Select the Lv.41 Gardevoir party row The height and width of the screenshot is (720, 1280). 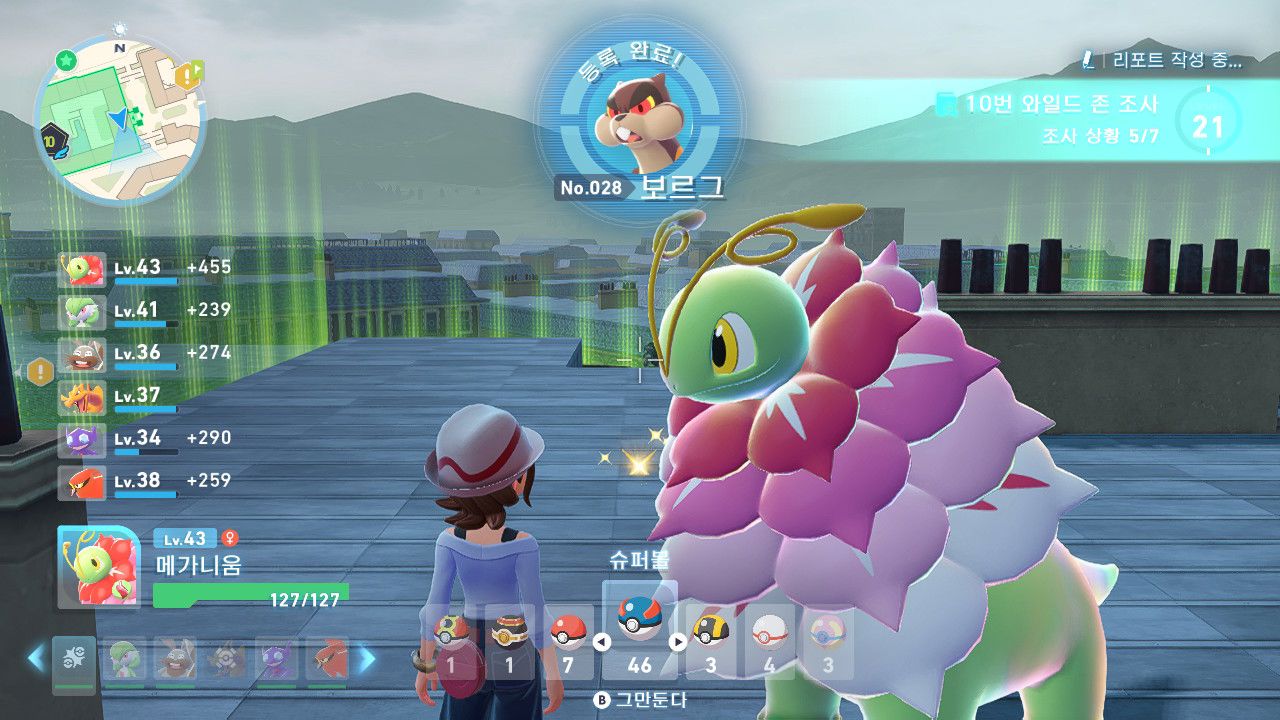[145, 311]
